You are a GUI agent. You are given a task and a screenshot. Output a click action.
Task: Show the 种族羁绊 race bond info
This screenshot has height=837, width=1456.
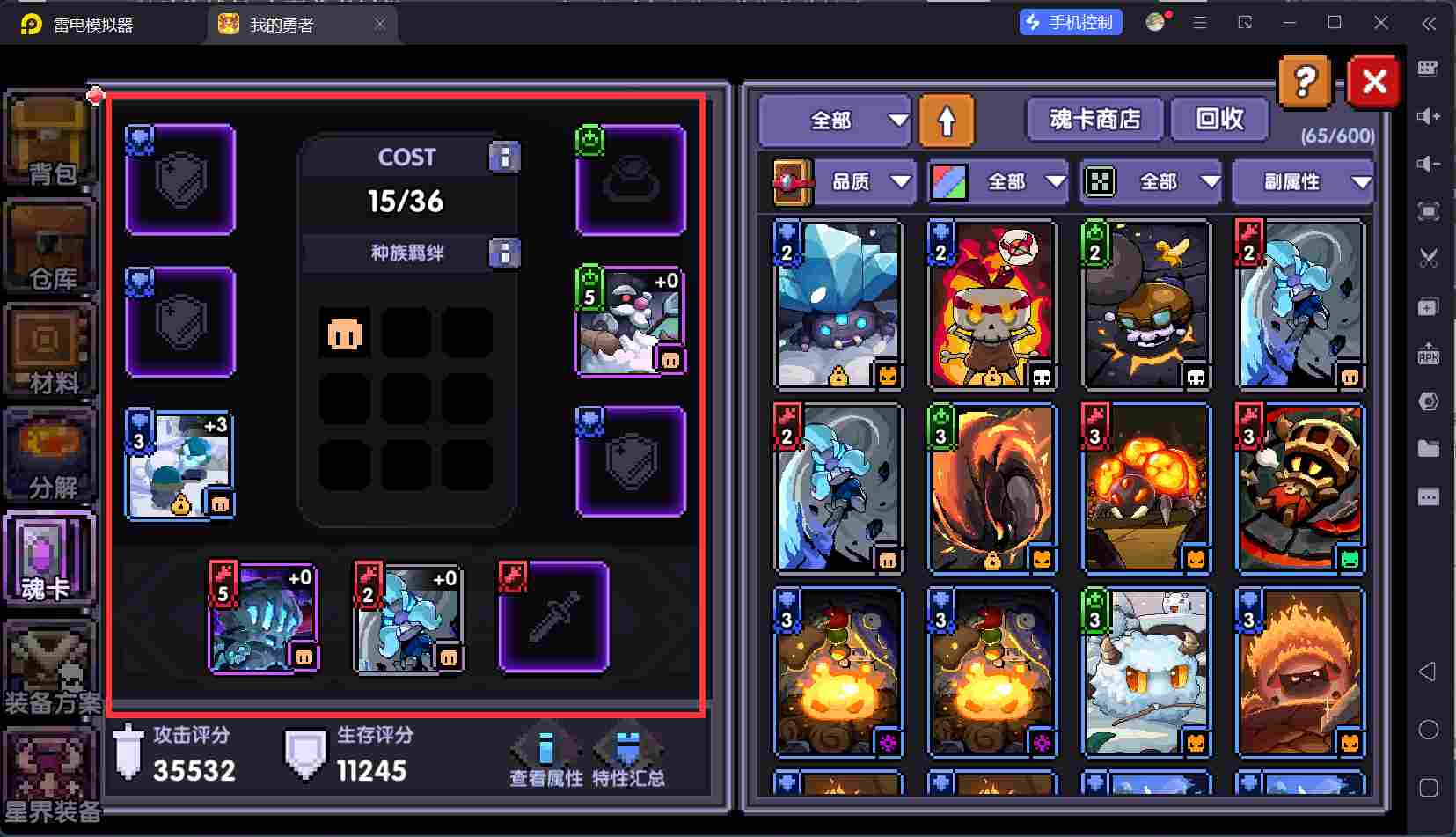504,253
